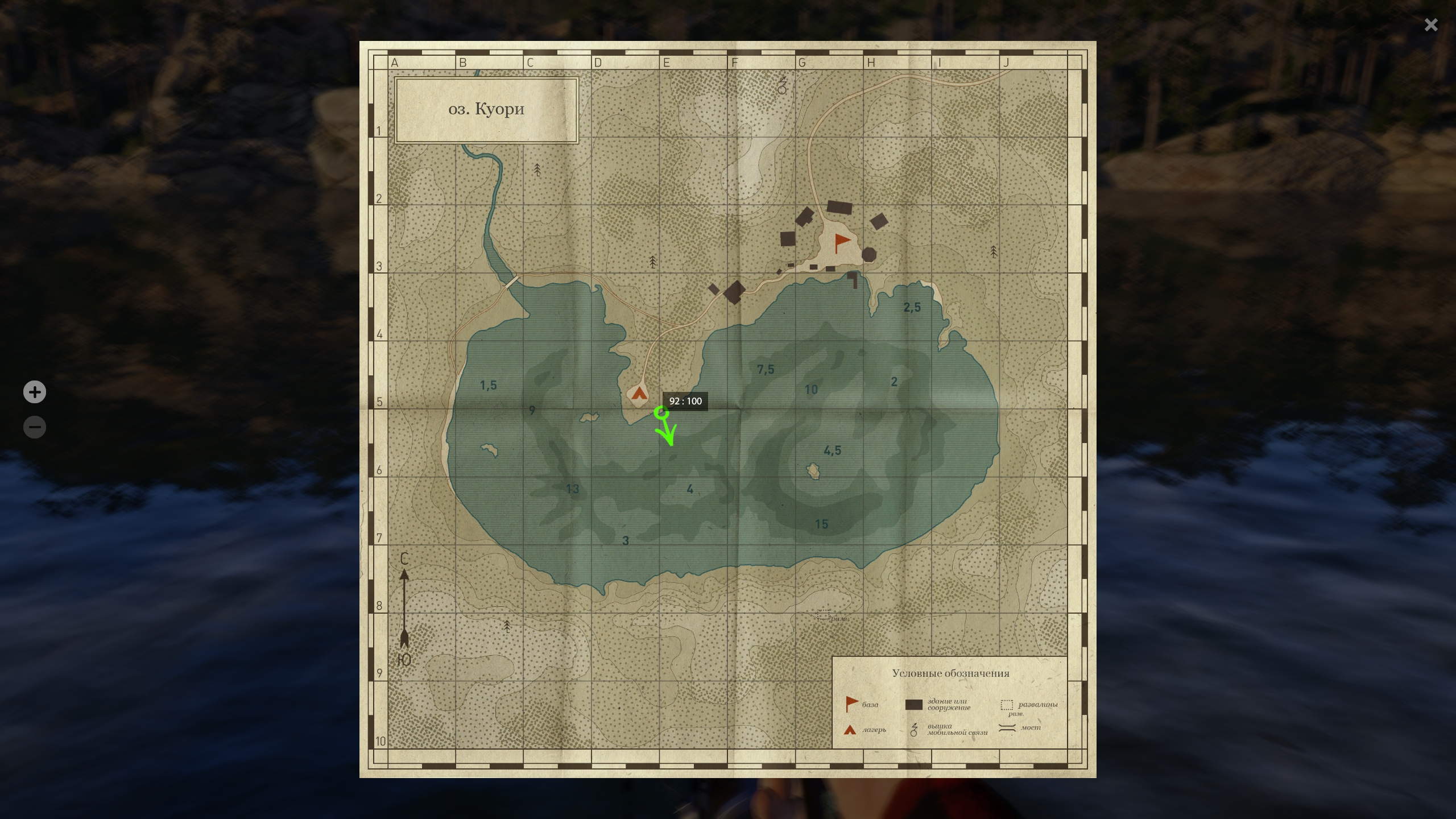Select the red base flag marker
This screenshot has height=819, width=1456.
841,243
